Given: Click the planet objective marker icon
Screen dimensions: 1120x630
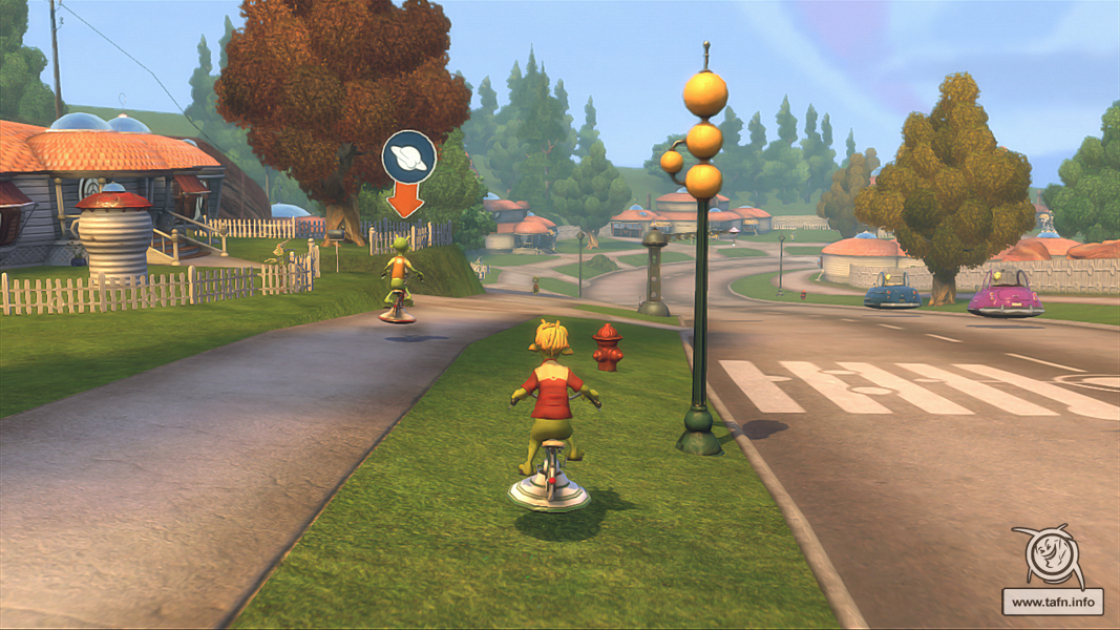Looking at the screenshot, I should tap(409, 157).
